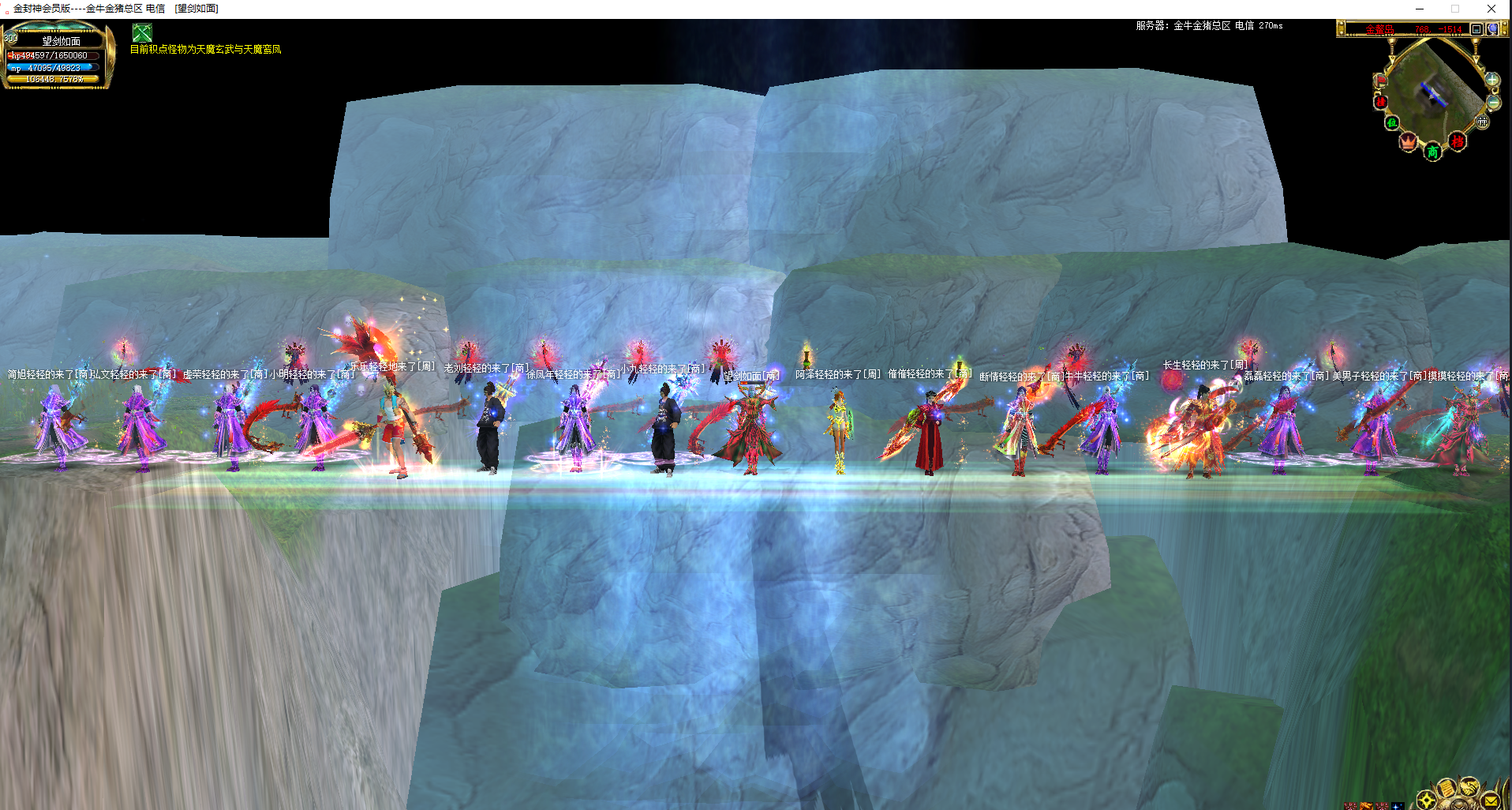The height and width of the screenshot is (810, 1512).
Task: Click the player portrait frame 望剑如面
Action: pyautogui.click(x=58, y=56)
